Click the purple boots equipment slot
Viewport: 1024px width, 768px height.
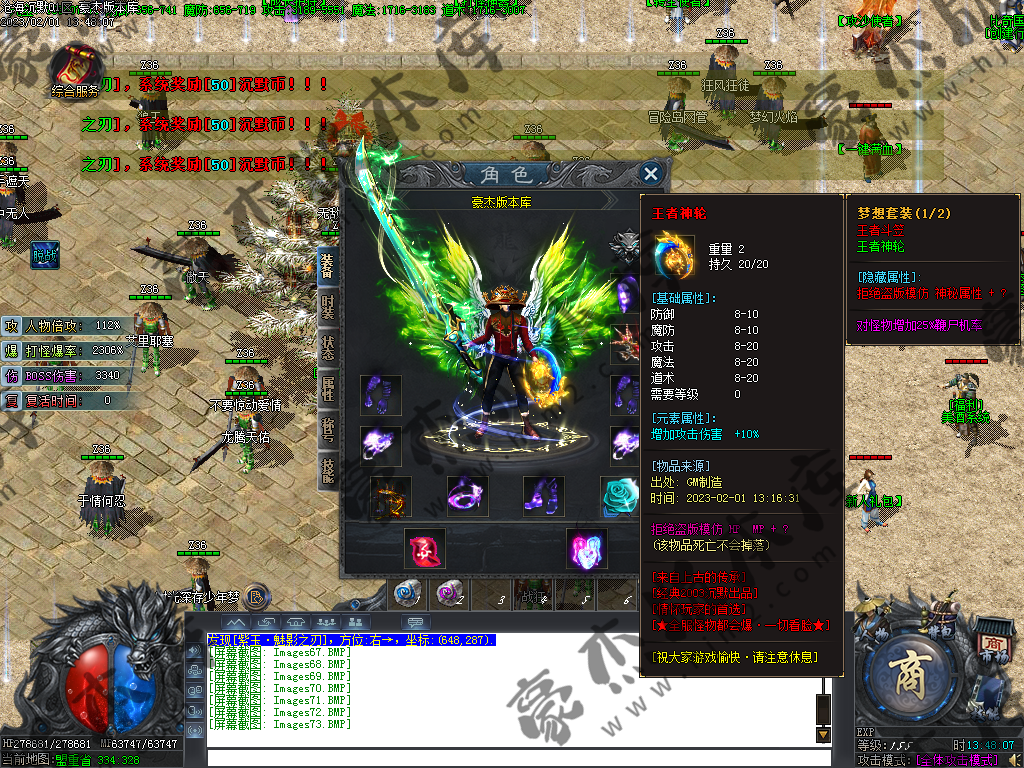point(543,497)
